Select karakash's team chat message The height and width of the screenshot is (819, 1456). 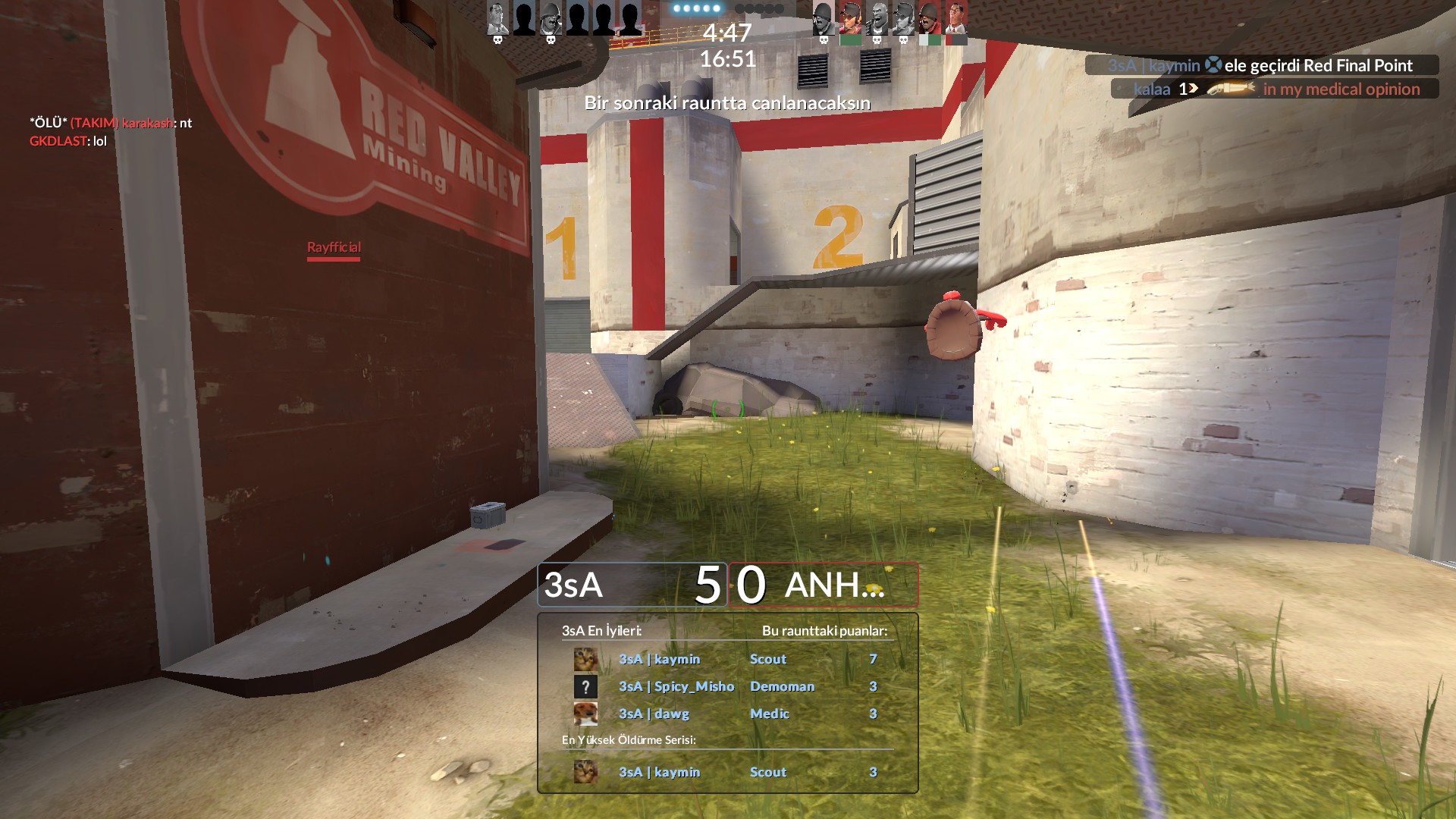(x=111, y=123)
